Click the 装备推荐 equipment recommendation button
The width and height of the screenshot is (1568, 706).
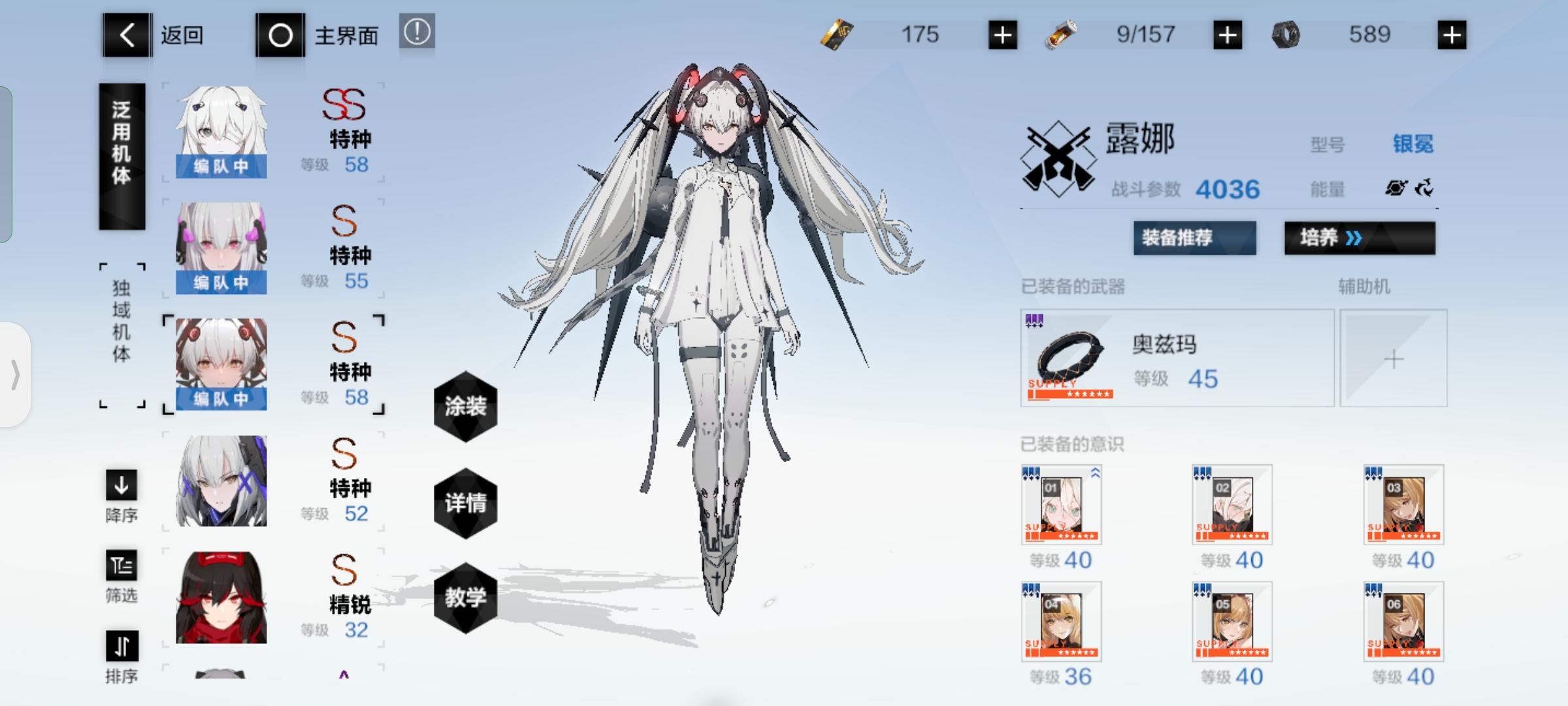pos(1194,238)
